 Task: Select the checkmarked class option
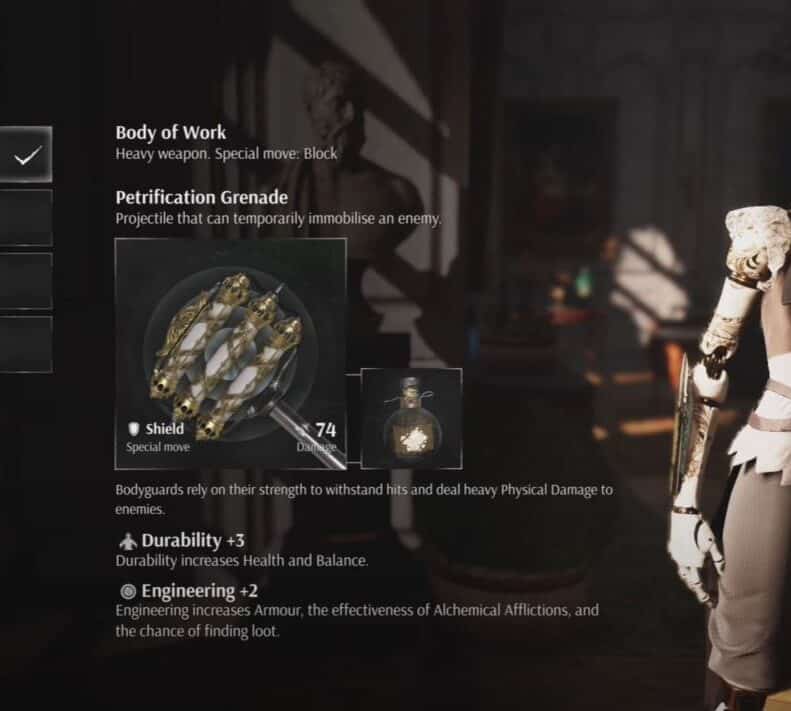(26, 155)
